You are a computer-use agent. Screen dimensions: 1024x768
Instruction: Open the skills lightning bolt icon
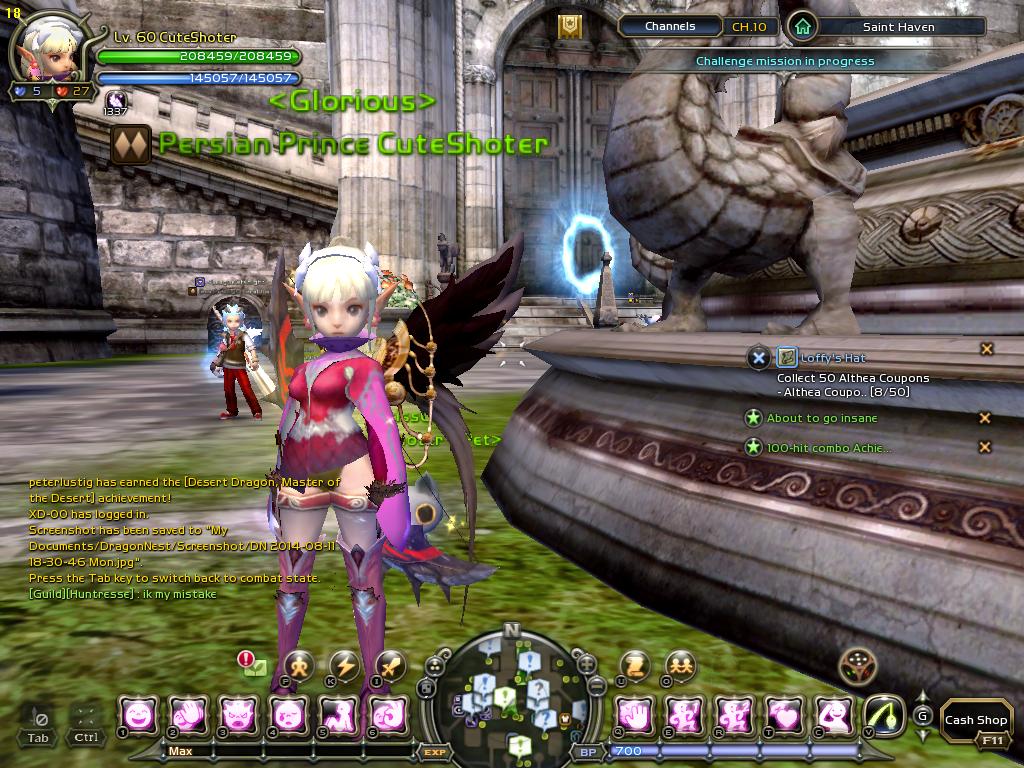pos(344,665)
